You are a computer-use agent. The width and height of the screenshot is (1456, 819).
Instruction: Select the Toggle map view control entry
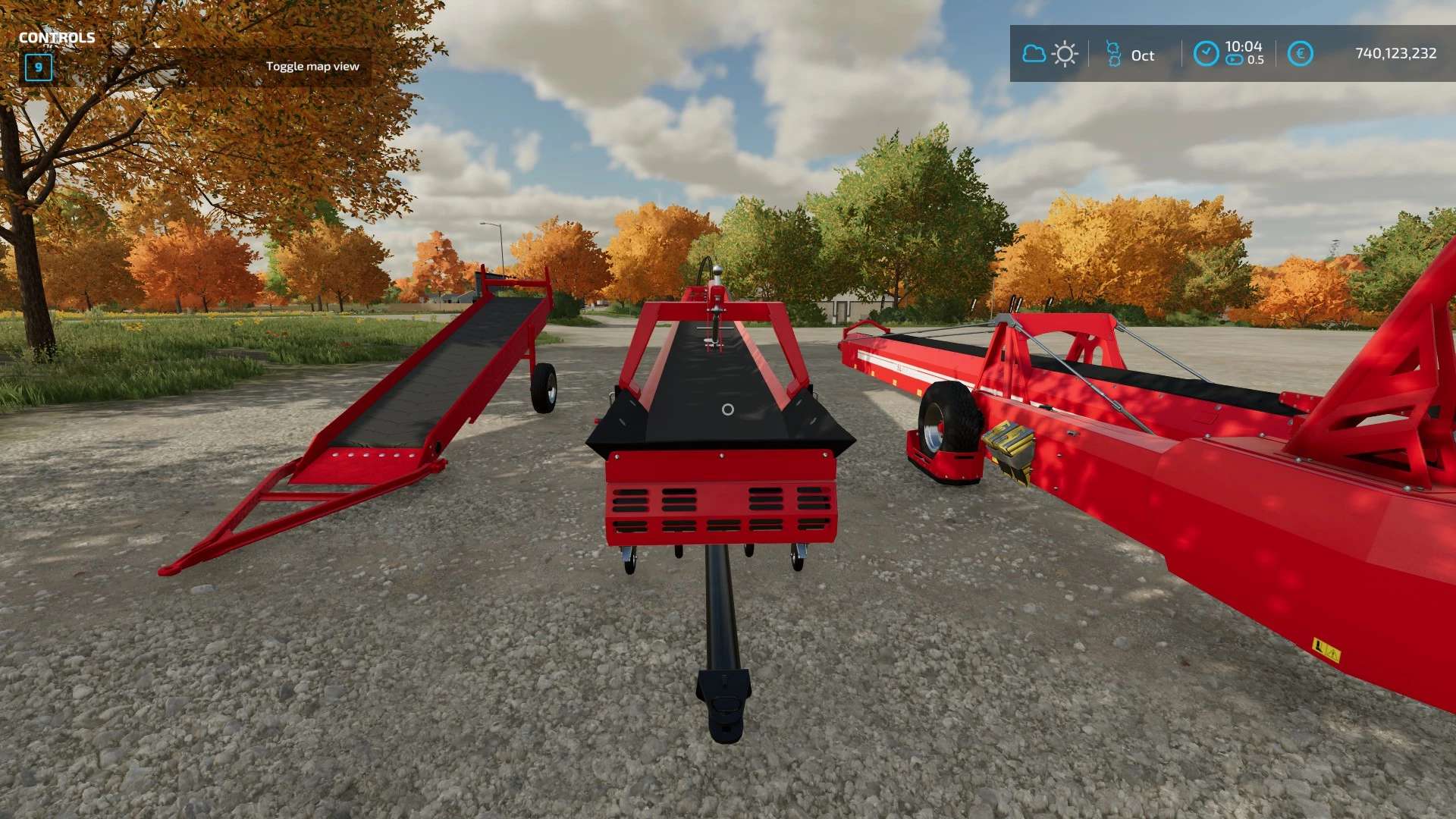pyautogui.click(x=312, y=67)
